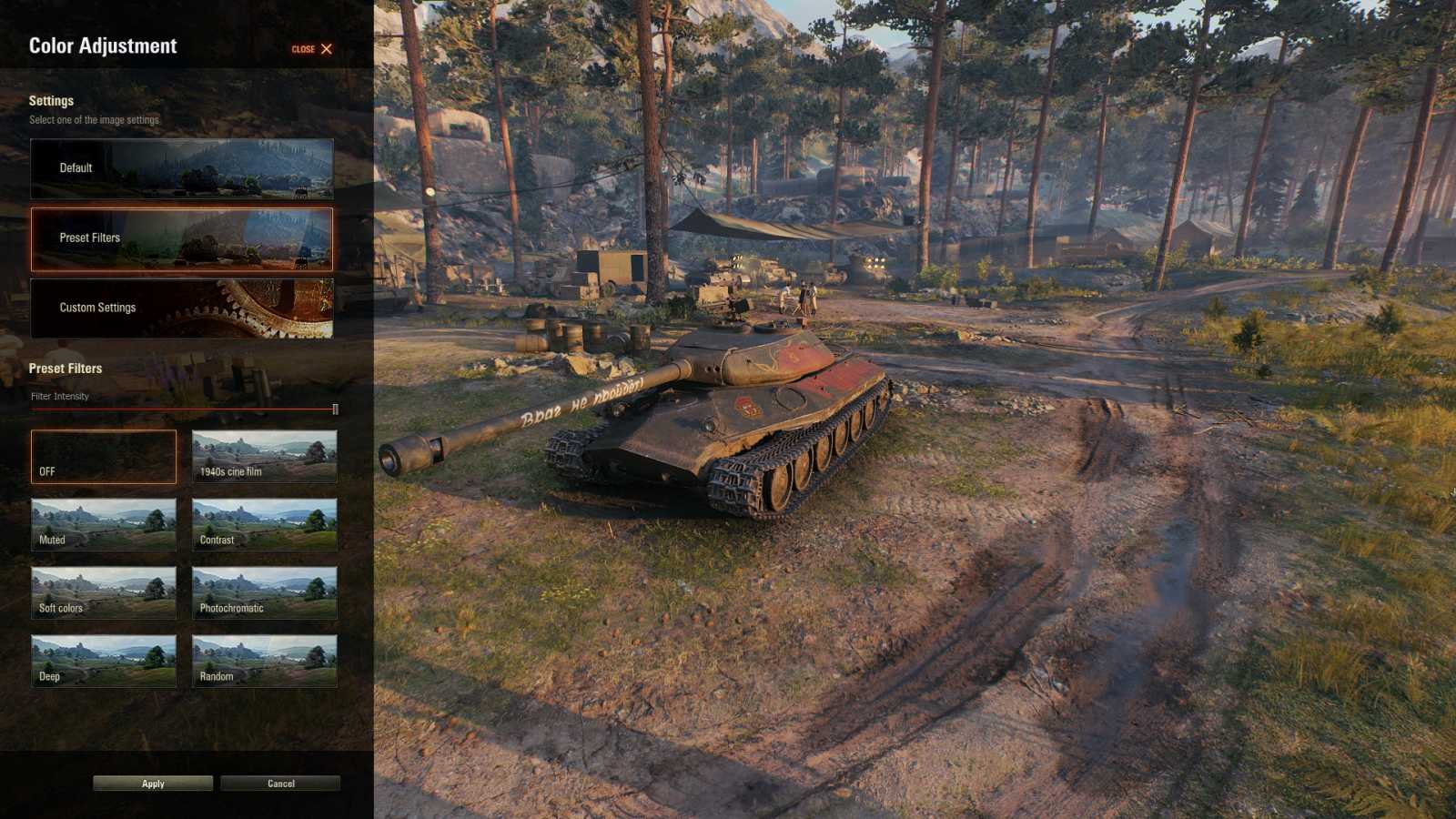Click the Apply button
This screenshot has height=819, width=1456.
(151, 783)
